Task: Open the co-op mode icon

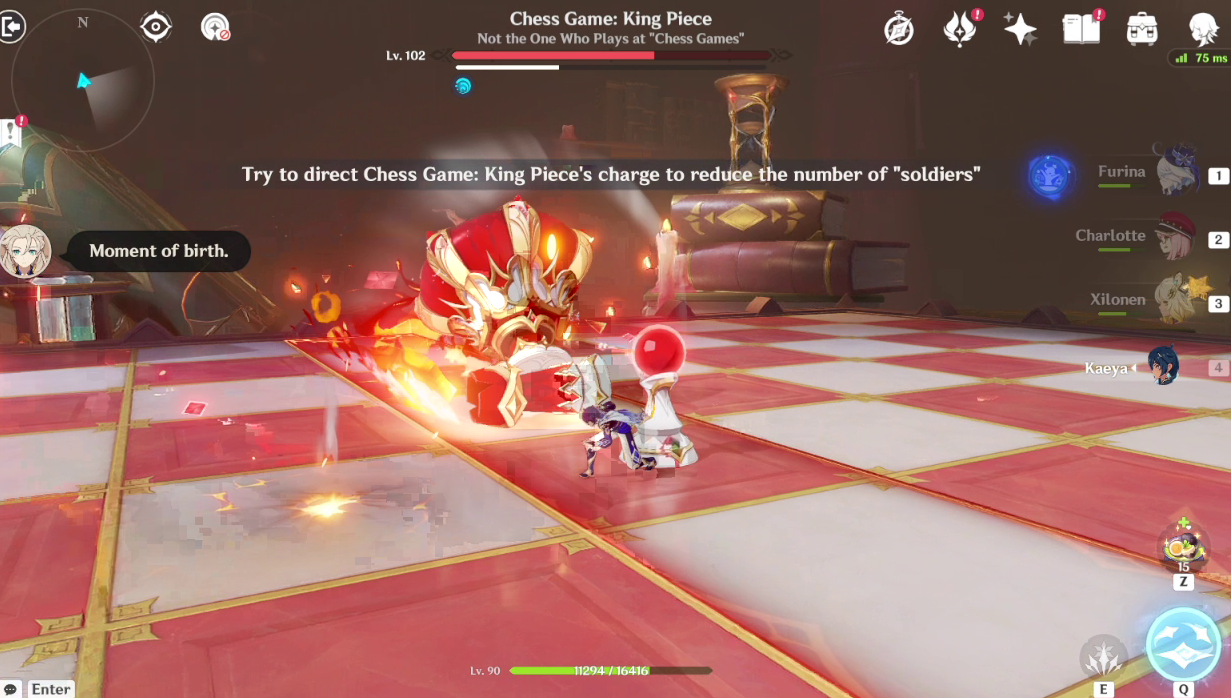Action: pyautogui.click(x=215, y=27)
